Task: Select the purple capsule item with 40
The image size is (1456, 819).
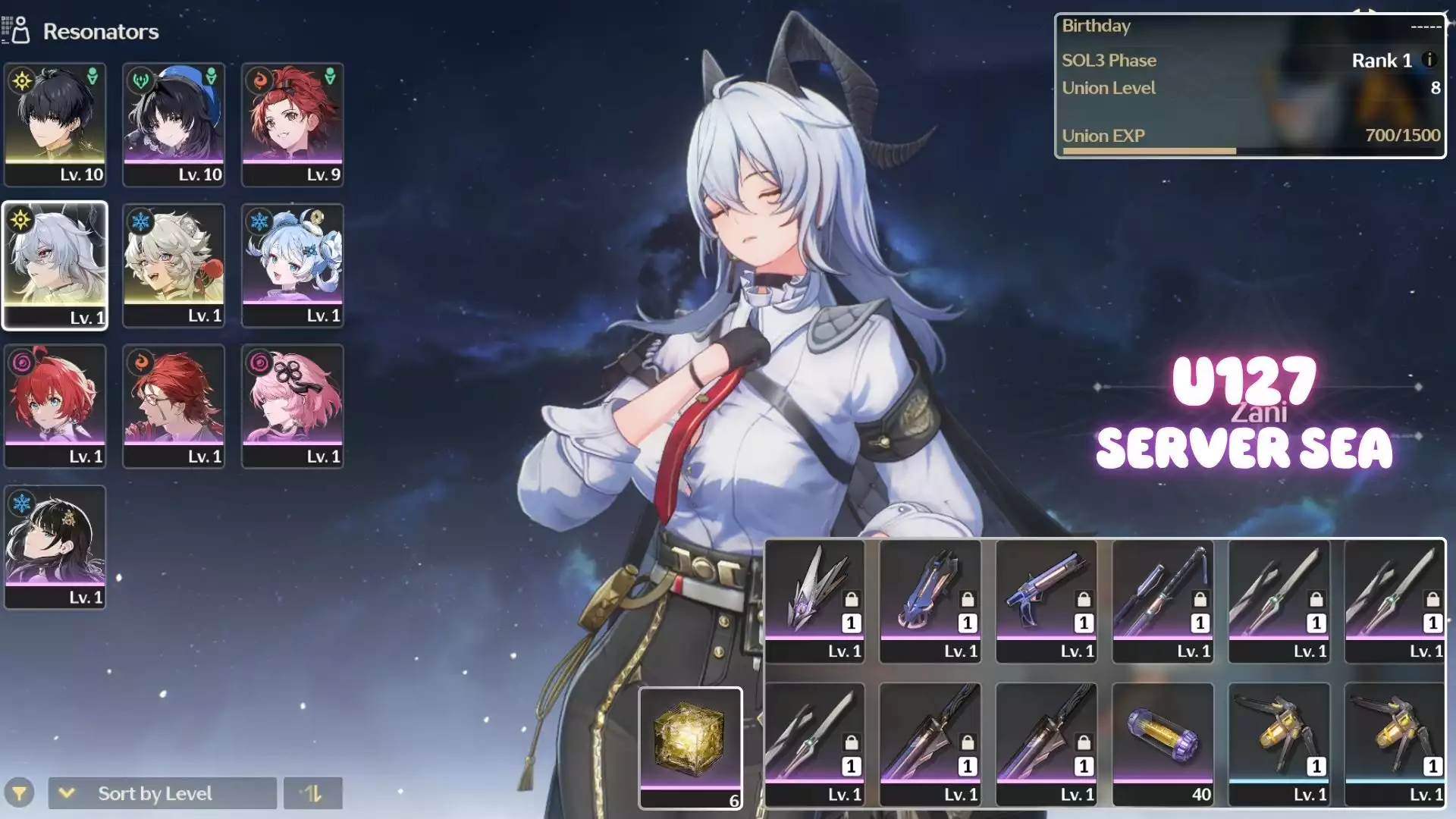Action: 1163,743
